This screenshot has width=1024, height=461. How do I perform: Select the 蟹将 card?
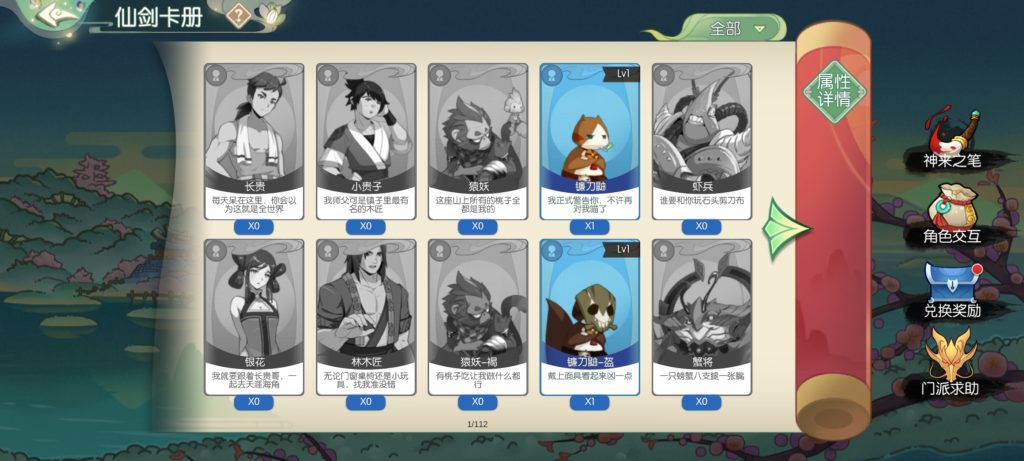click(x=702, y=315)
